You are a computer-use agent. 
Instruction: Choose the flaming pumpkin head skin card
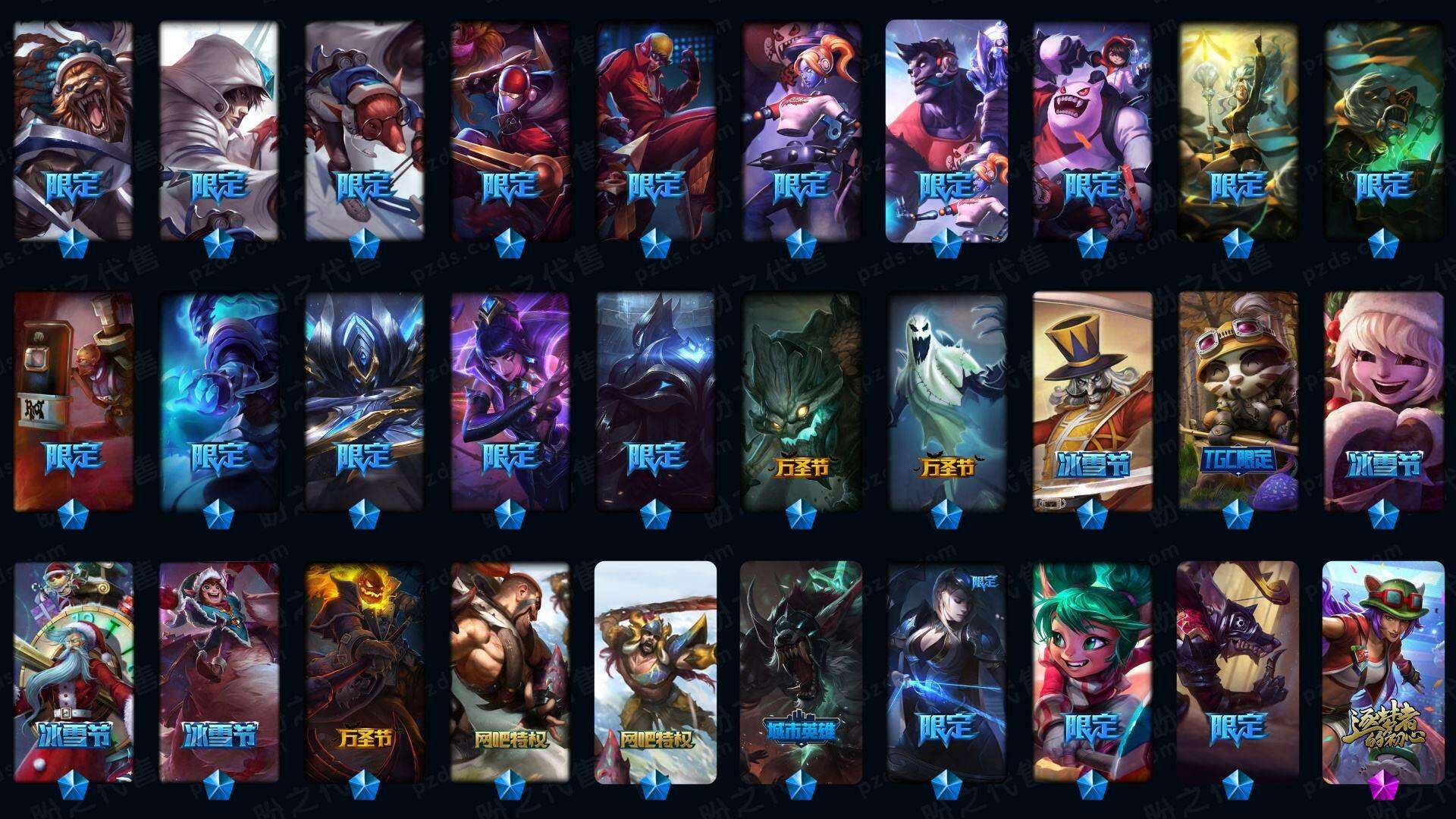click(x=365, y=671)
